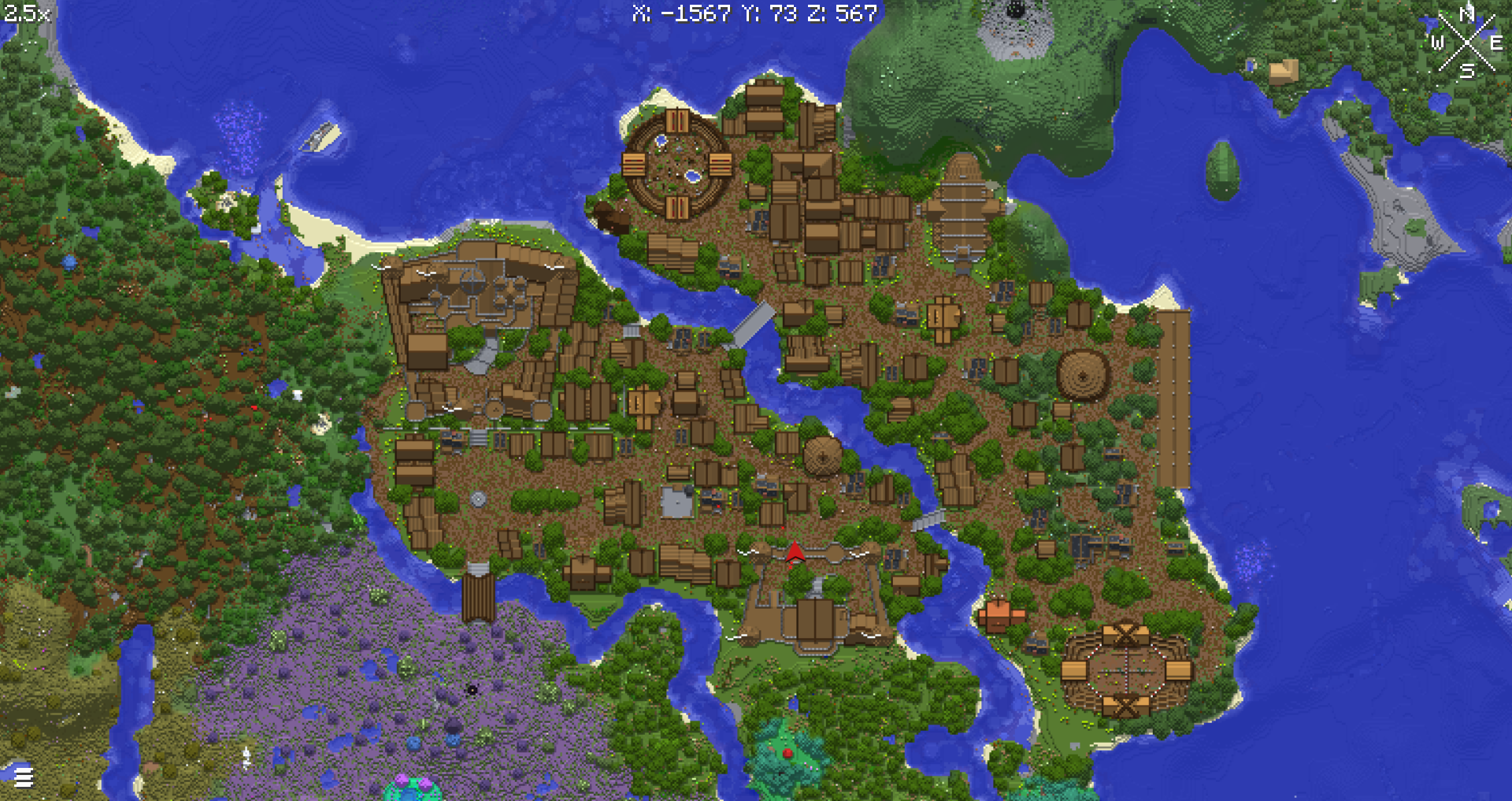Click the dark circular pit in the purple biome
This screenshot has height=801, width=1512.
tap(471, 692)
